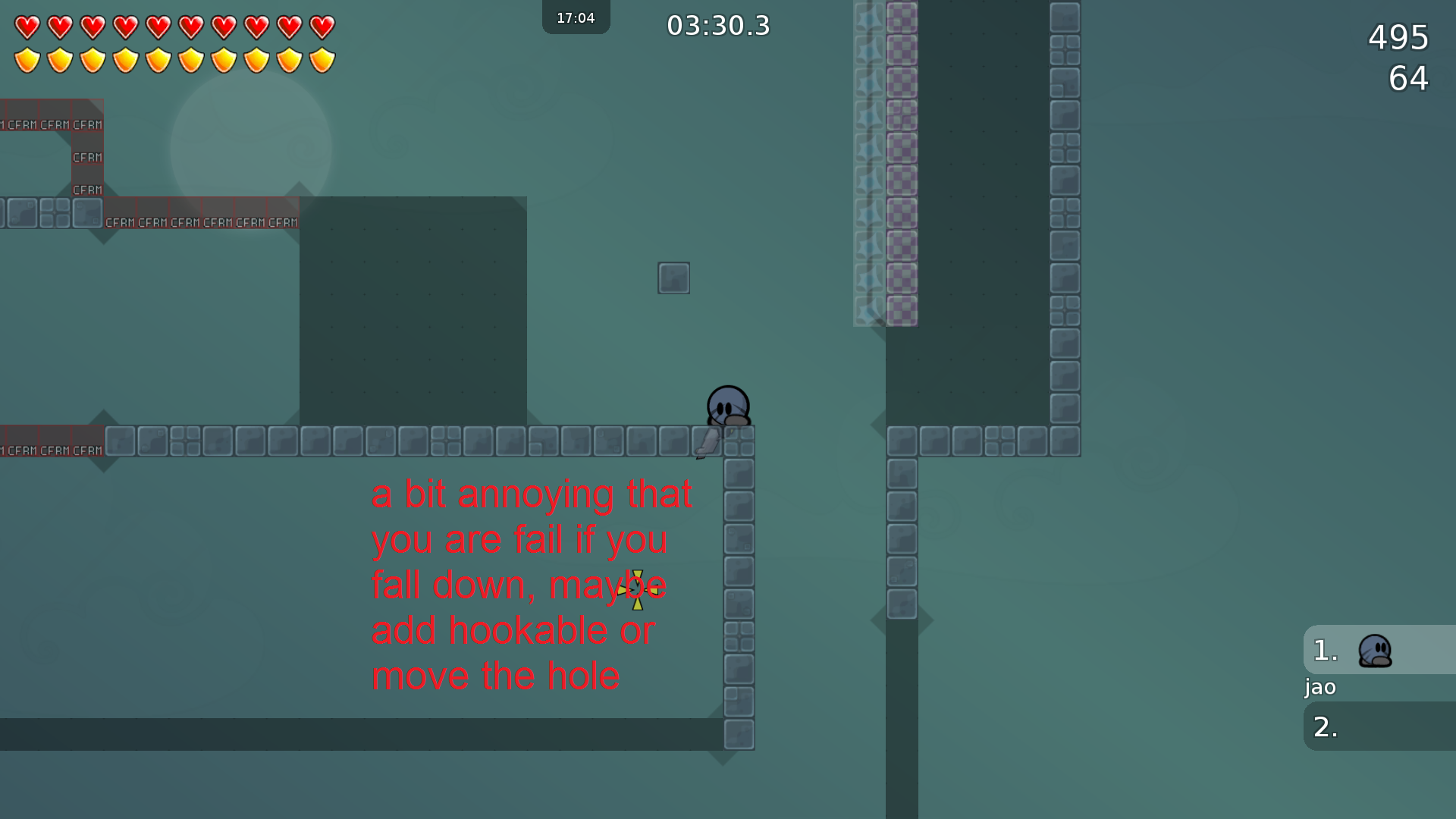Click the red annoying-fall annotation text

tap(531, 585)
